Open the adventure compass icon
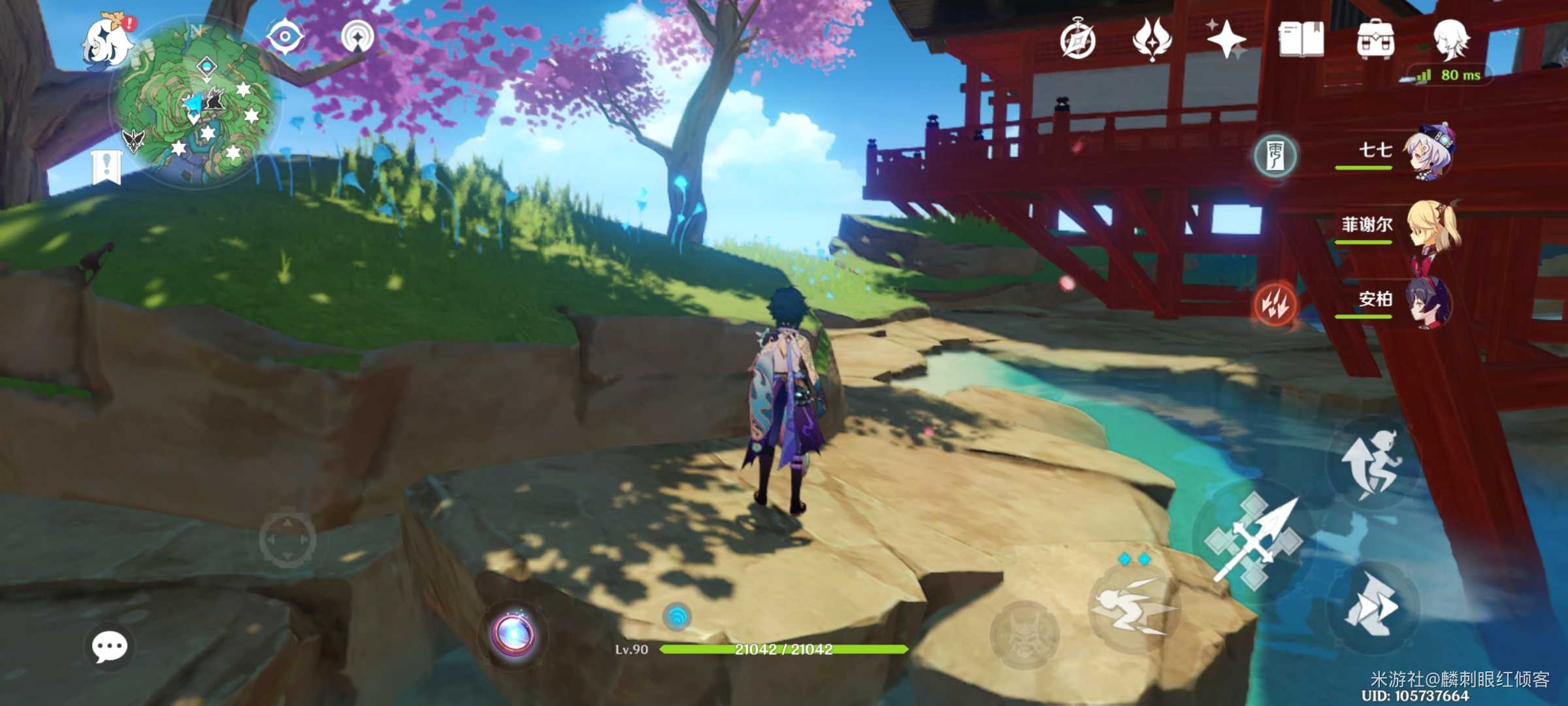1568x706 pixels. click(x=1077, y=41)
